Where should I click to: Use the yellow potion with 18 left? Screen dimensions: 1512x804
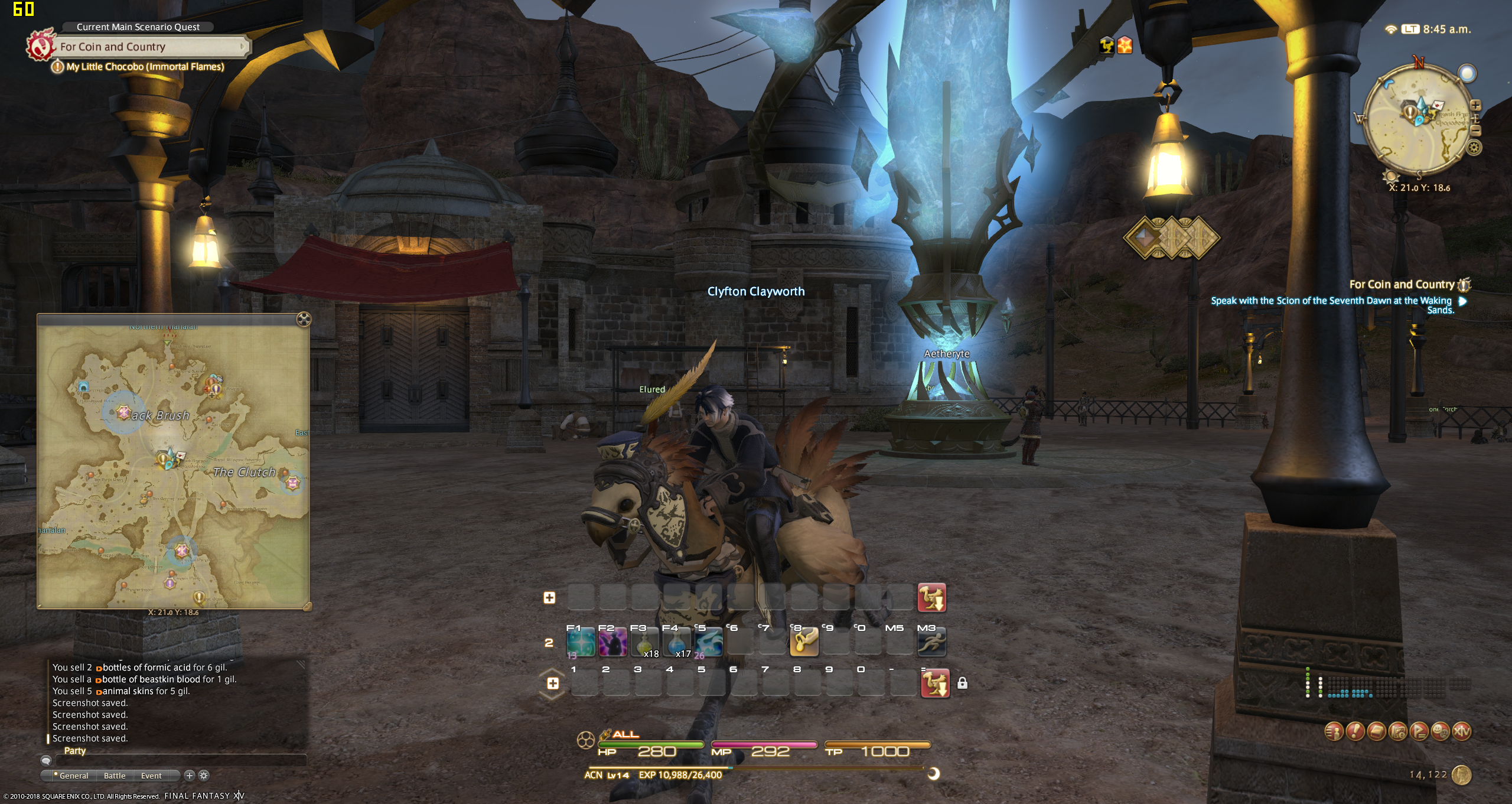(644, 643)
